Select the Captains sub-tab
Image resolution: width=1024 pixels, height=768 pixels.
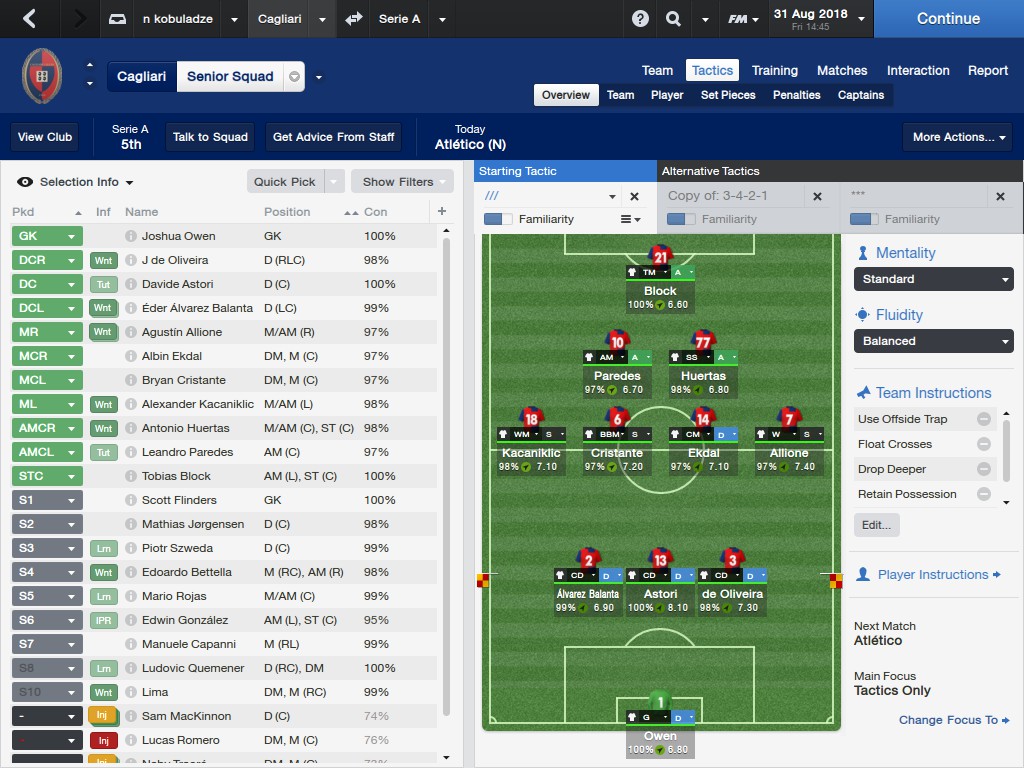[x=860, y=95]
